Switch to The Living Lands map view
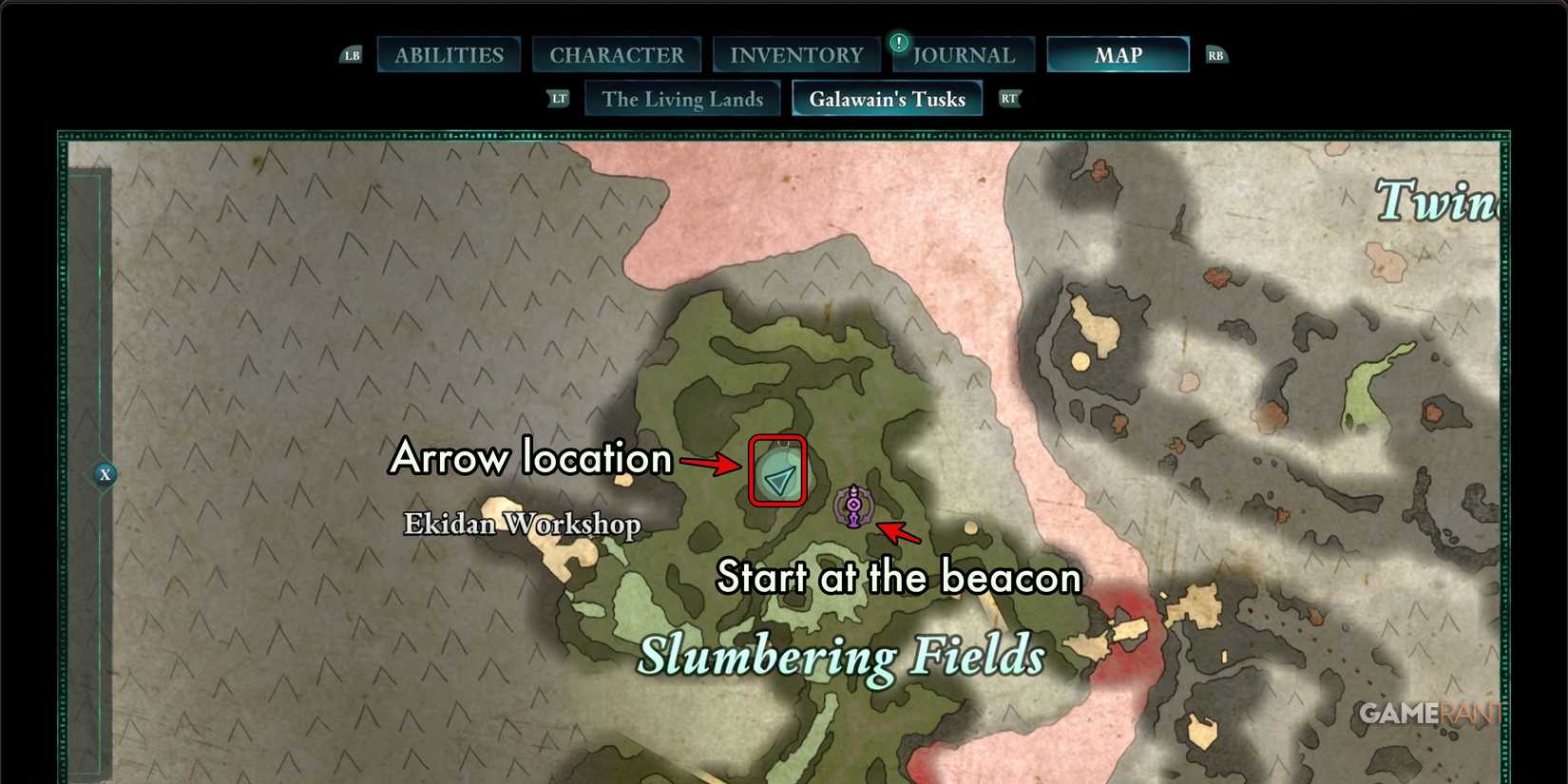 pos(682,98)
